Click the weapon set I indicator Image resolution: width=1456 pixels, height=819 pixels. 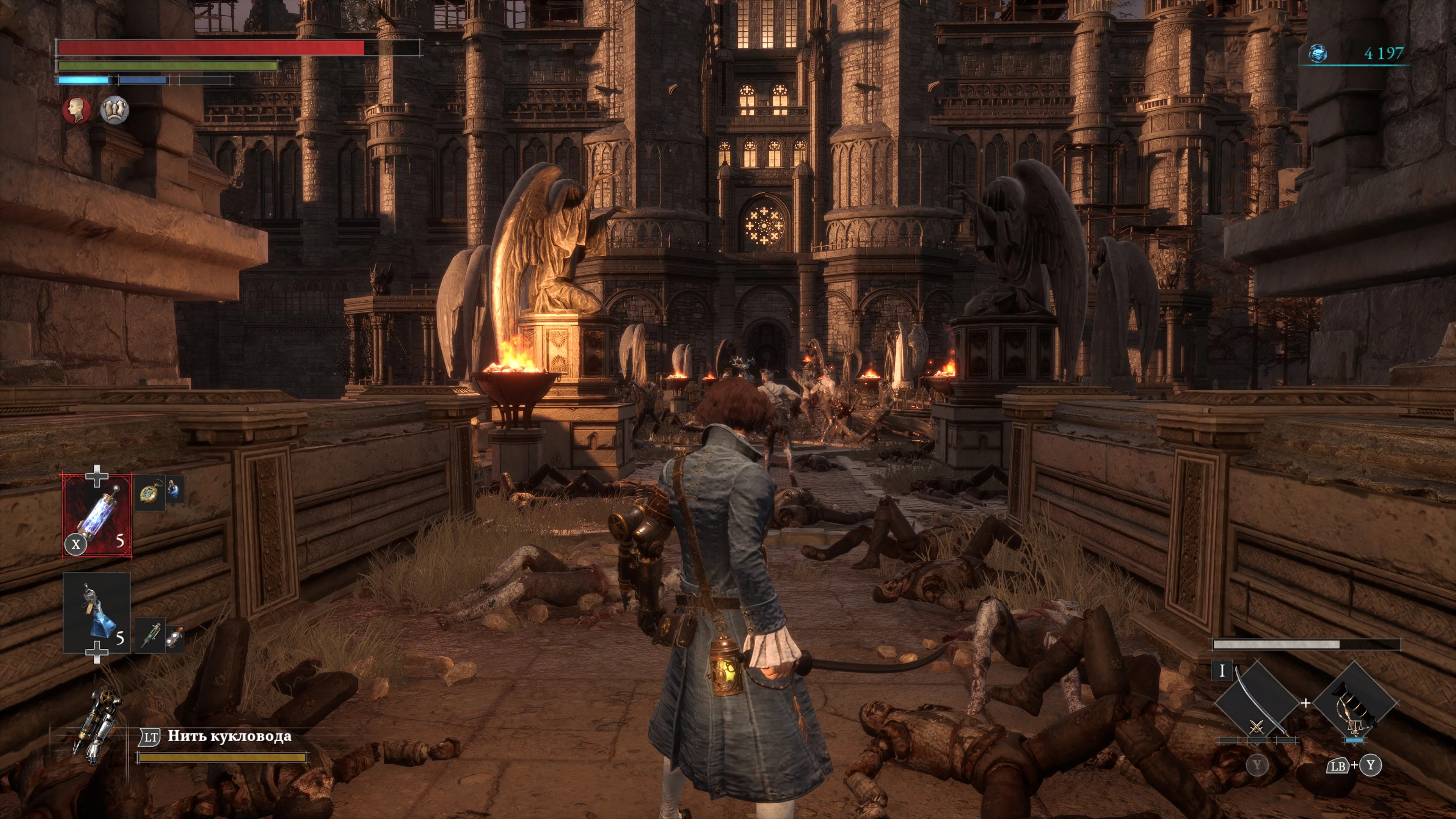click(x=1222, y=671)
